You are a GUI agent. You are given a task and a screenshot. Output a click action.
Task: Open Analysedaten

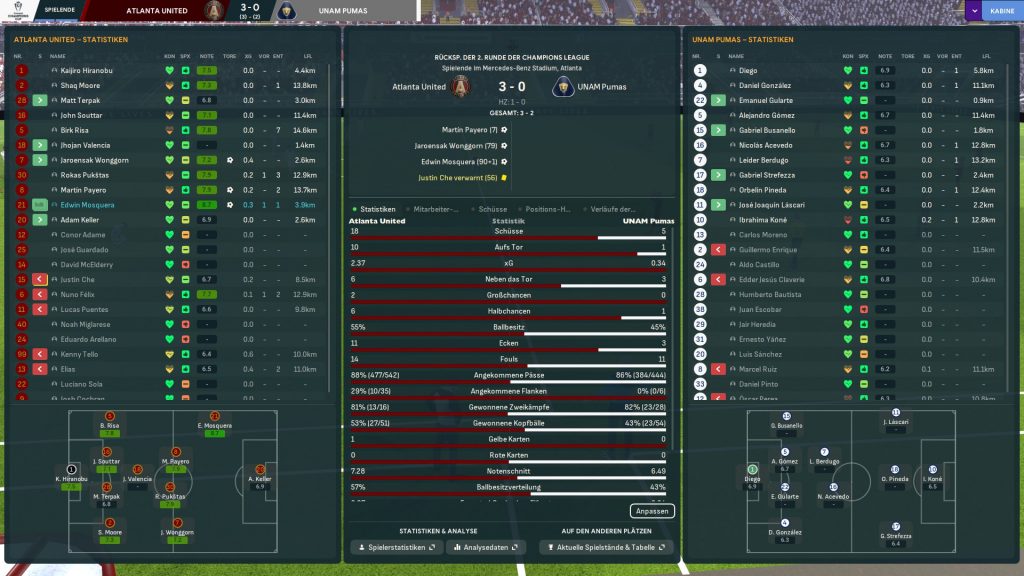click(x=486, y=548)
